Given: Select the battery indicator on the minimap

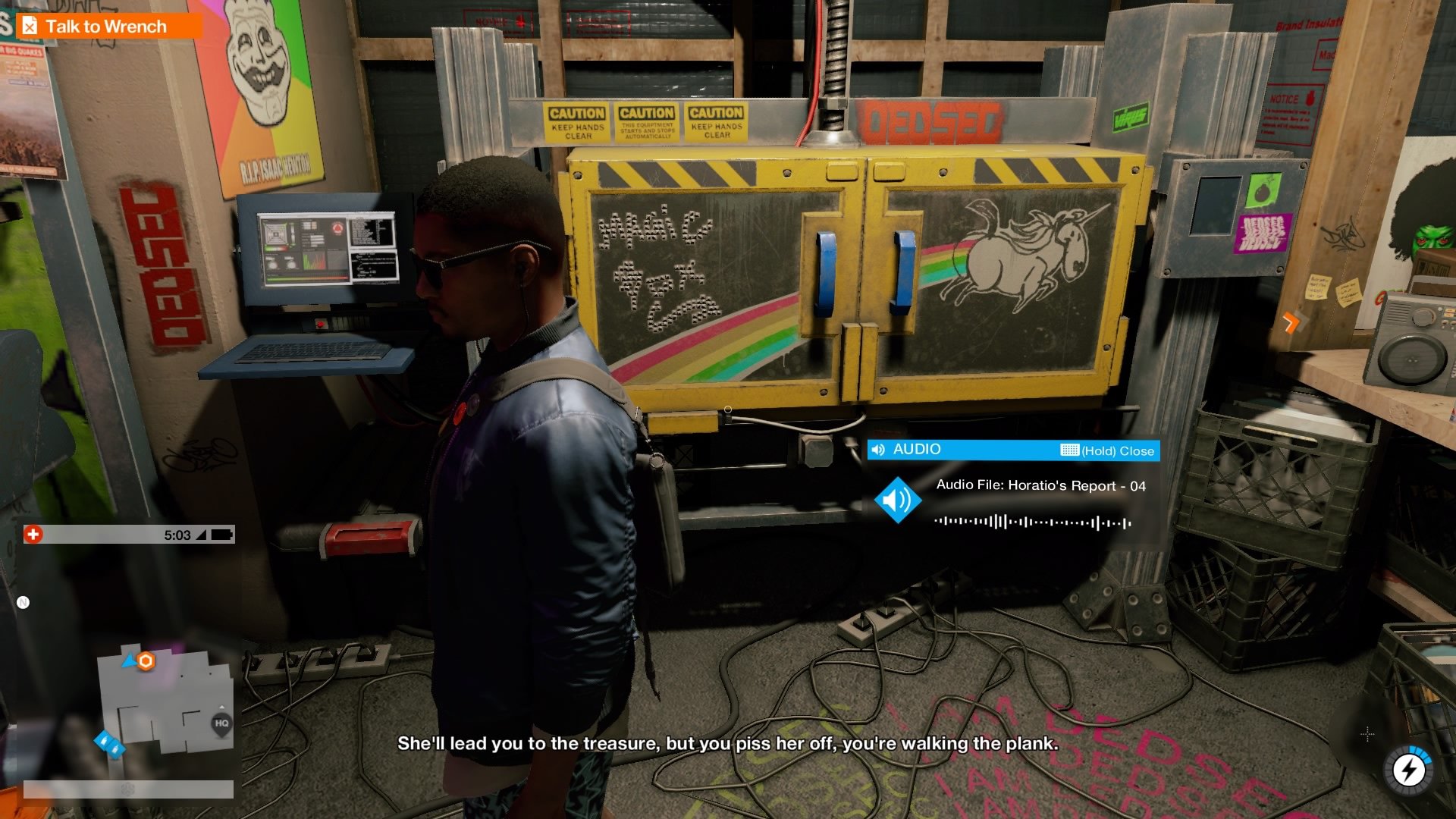Looking at the screenshot, I should 221,536.
